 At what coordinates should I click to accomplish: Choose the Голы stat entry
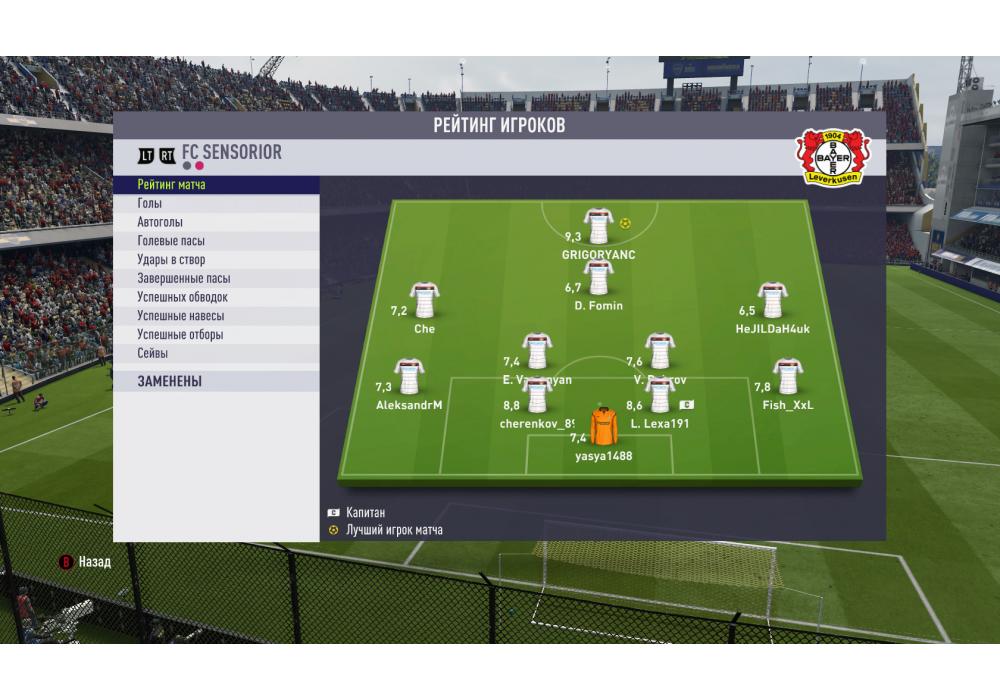pyautogui.click(x=216, y=204)
